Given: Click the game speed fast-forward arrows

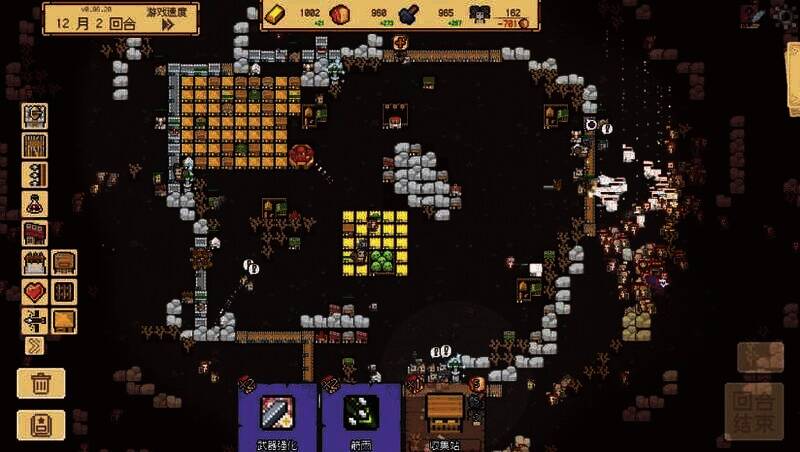Looking at the screenshot, I should point(169,24).
